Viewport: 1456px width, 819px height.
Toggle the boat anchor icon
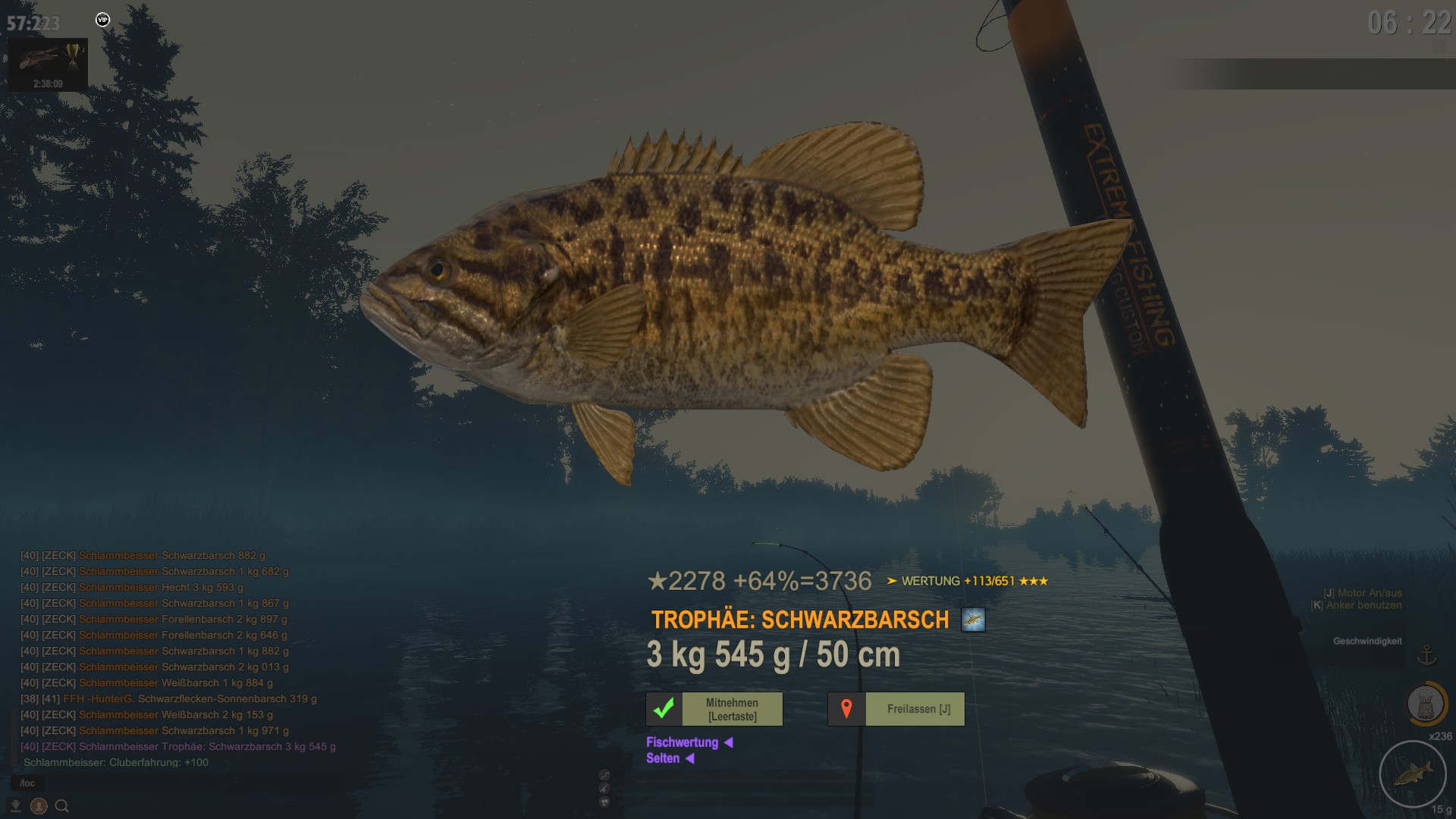coord(1426,654)
